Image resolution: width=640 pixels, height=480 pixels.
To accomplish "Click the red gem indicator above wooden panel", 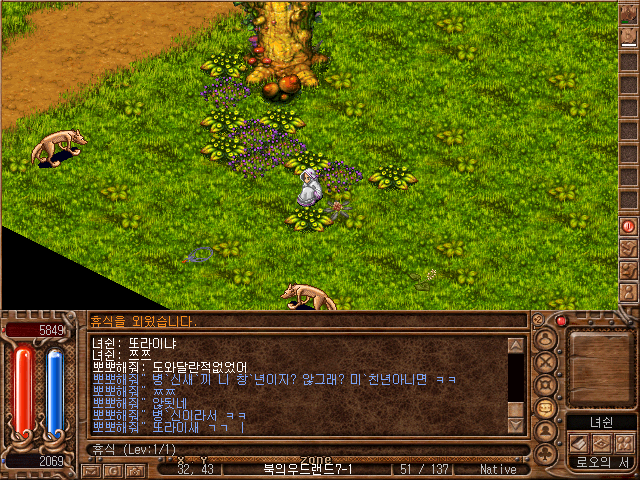I will (x=561, y=321).
